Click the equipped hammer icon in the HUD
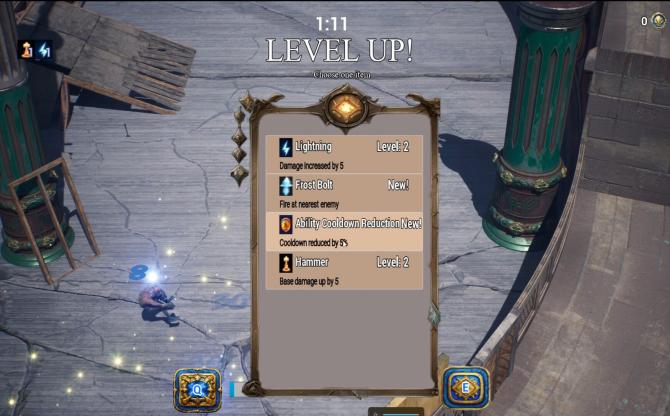The image size is (670, 416). coord(26,49)
